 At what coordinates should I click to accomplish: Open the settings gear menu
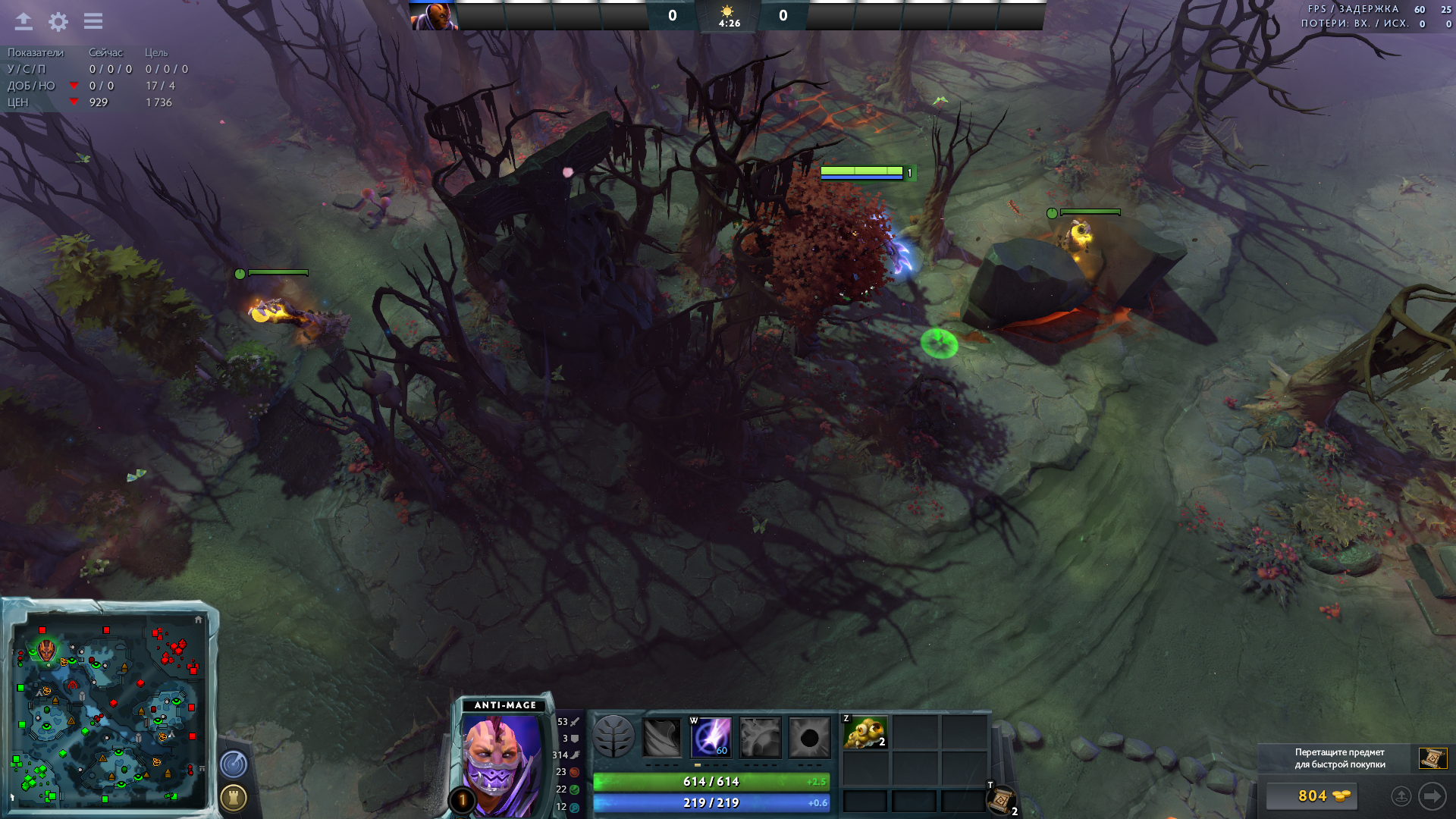tap(58, 21)
